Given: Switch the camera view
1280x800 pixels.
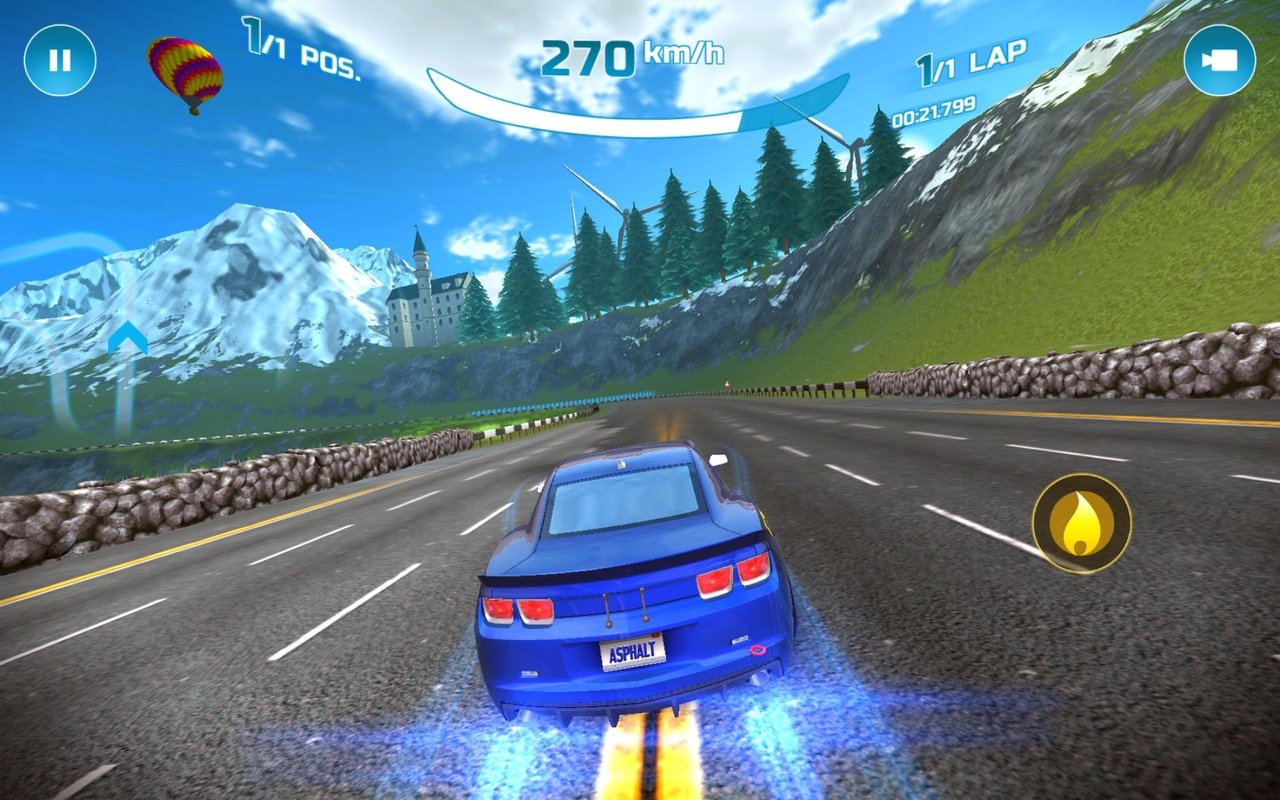Looking at the screenshot, I should coord(1219,60).
